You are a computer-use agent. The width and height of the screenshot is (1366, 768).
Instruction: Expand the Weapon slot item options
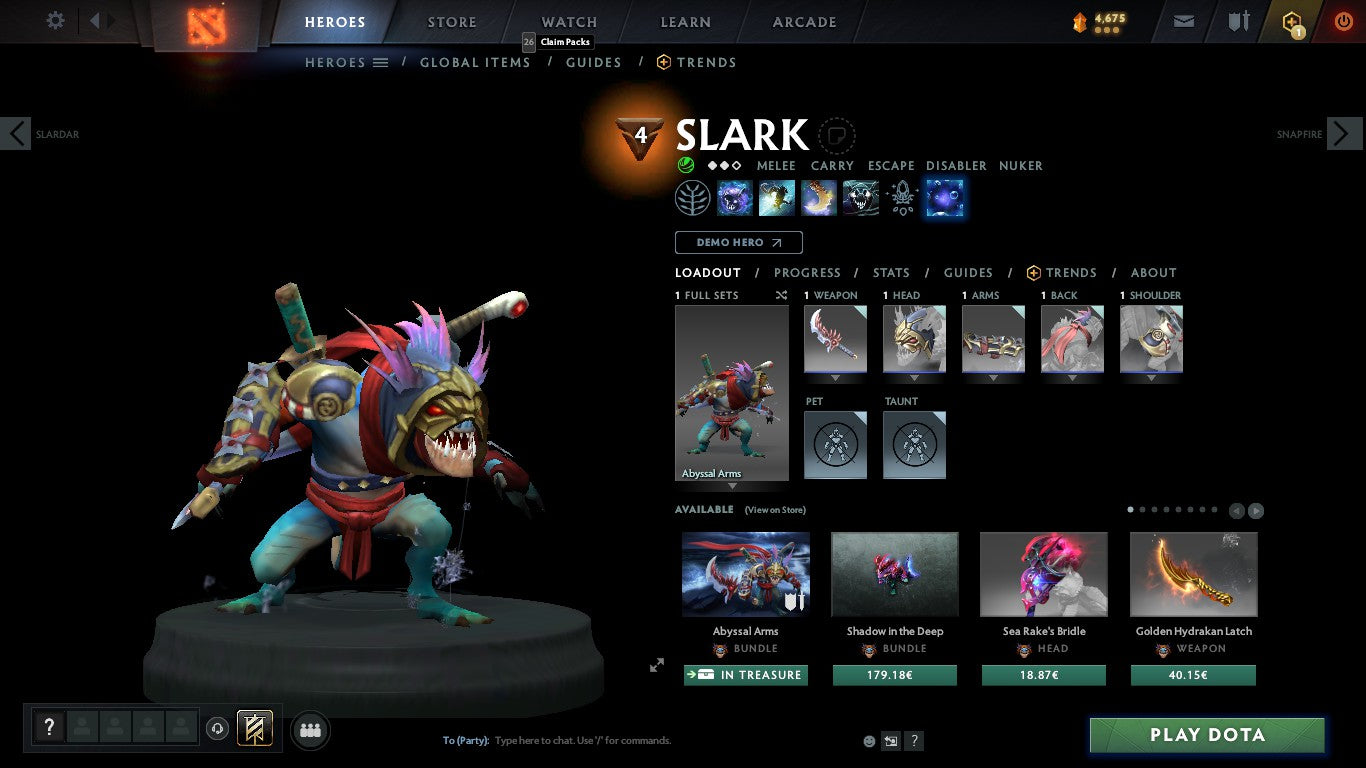pyautogui.click(x=835, y=378)
